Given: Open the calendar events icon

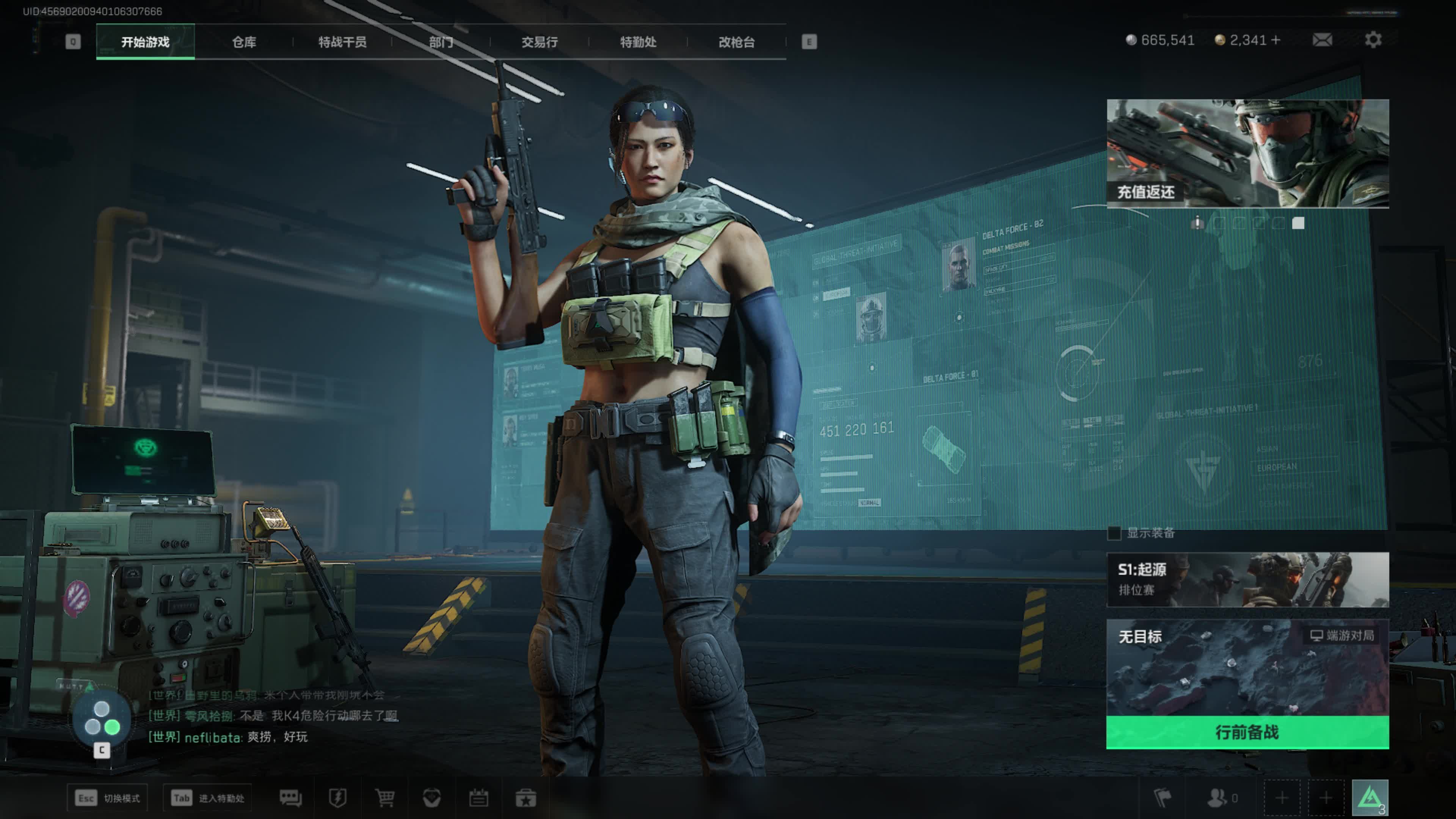Looking at the screenshot, I should click(x=479, y=798).
